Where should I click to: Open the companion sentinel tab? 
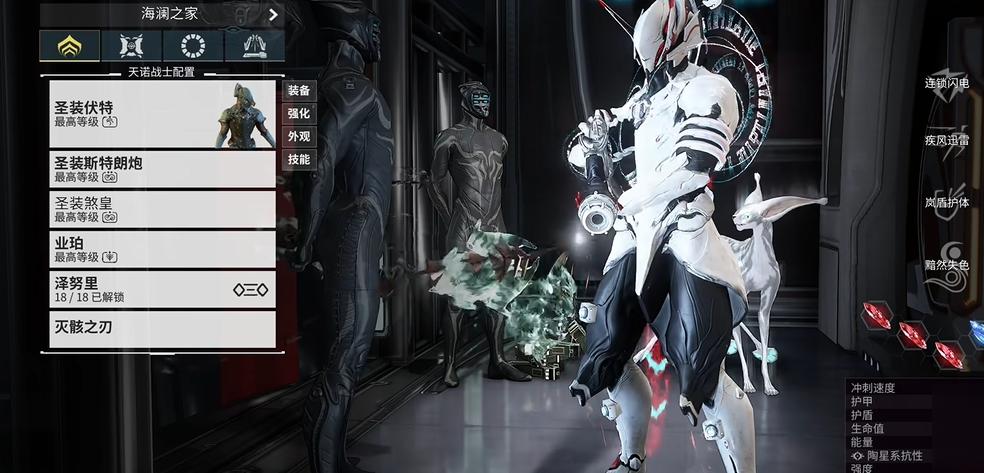[x=132, y=46]
